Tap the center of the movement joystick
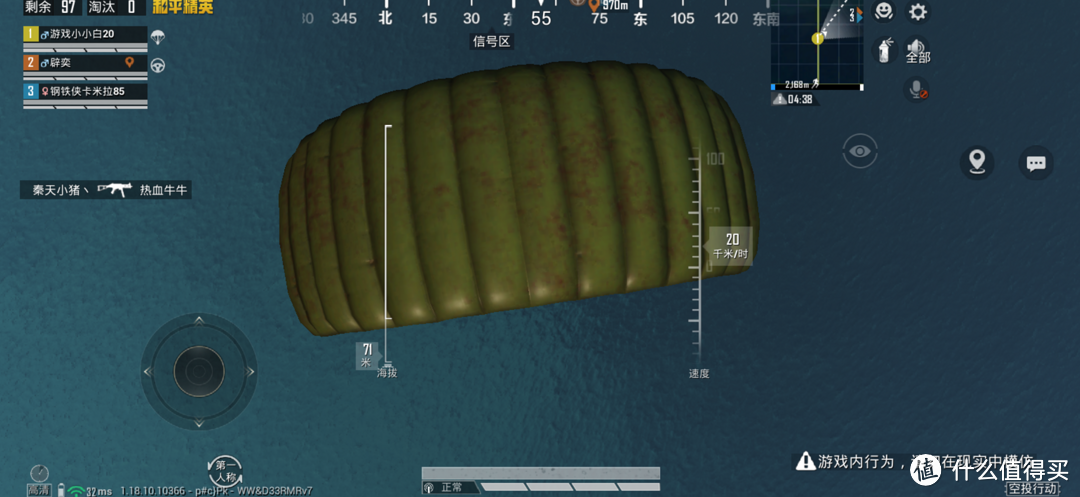The height and width of the screenshot is (497, 1080). click(x=198, y=371)
